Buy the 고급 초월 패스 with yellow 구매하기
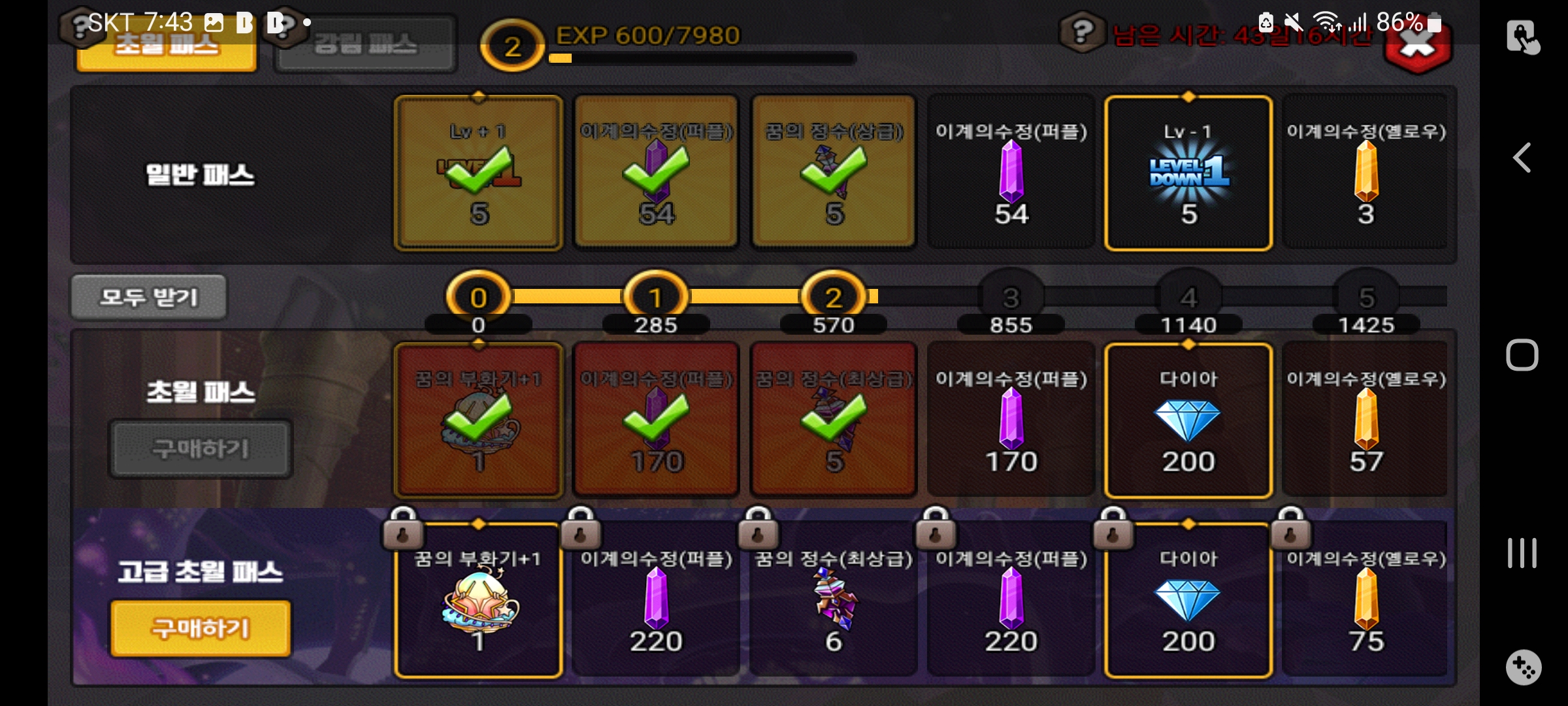 [x=201, y=628]
